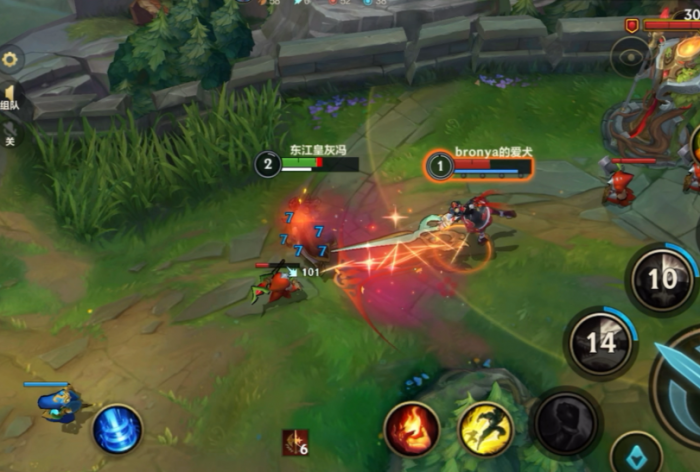Activate the blue swirl recall button
The height and width of the screenshot is (472, 700).
pos(118,429)
